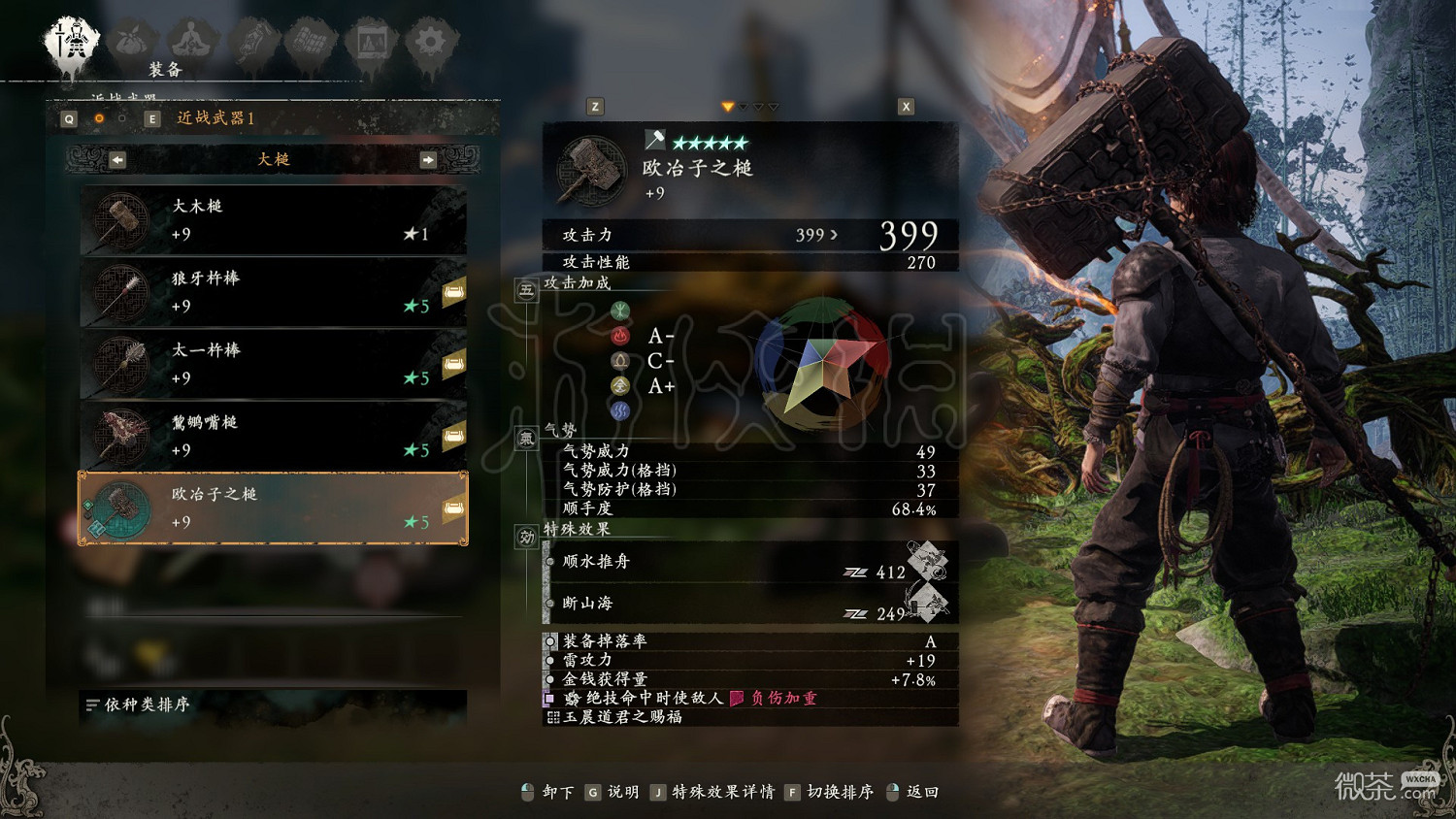Click the gold 金 element icon rated A+
The height and width of the screenshot is (819, 1456).
(x=618, y=385)
